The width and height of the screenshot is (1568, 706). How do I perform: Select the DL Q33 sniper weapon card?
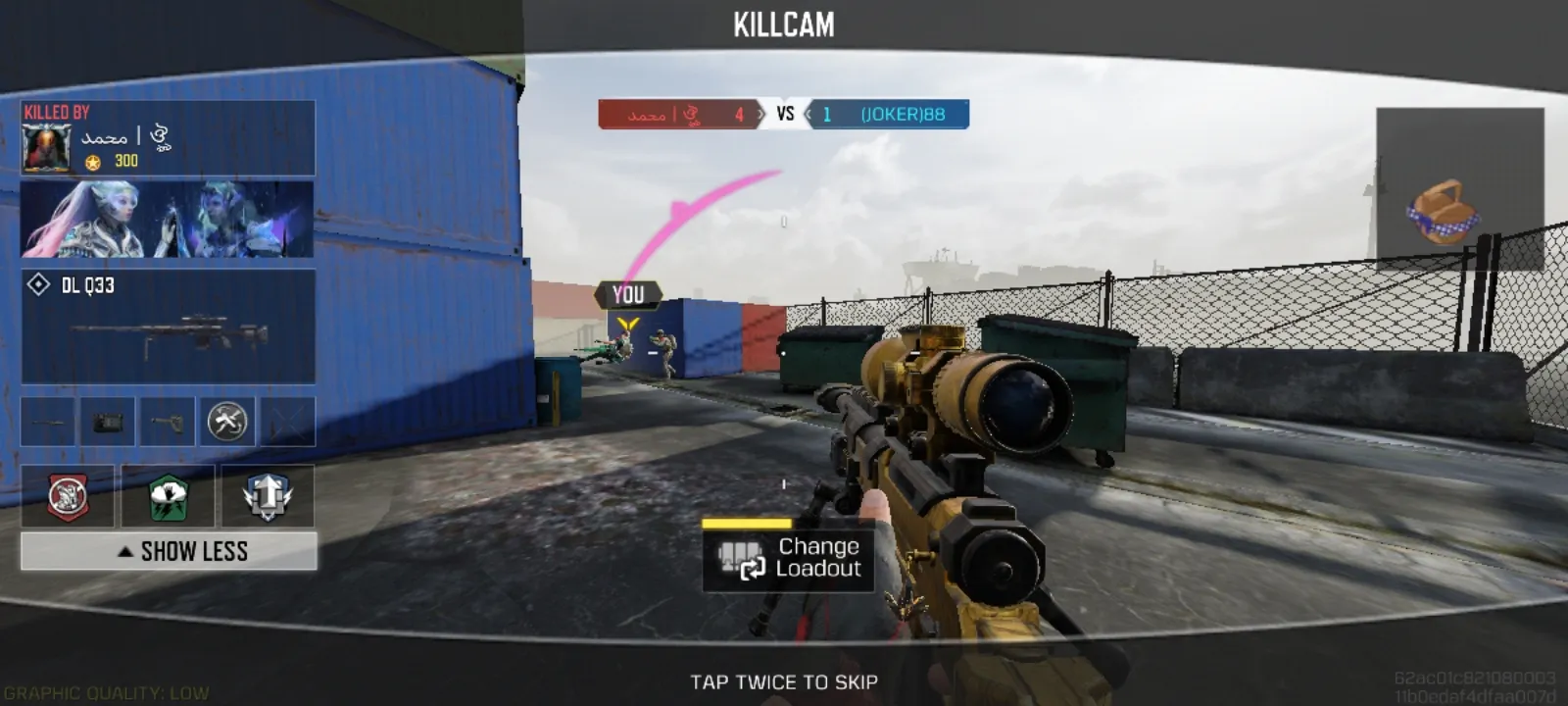169,327
